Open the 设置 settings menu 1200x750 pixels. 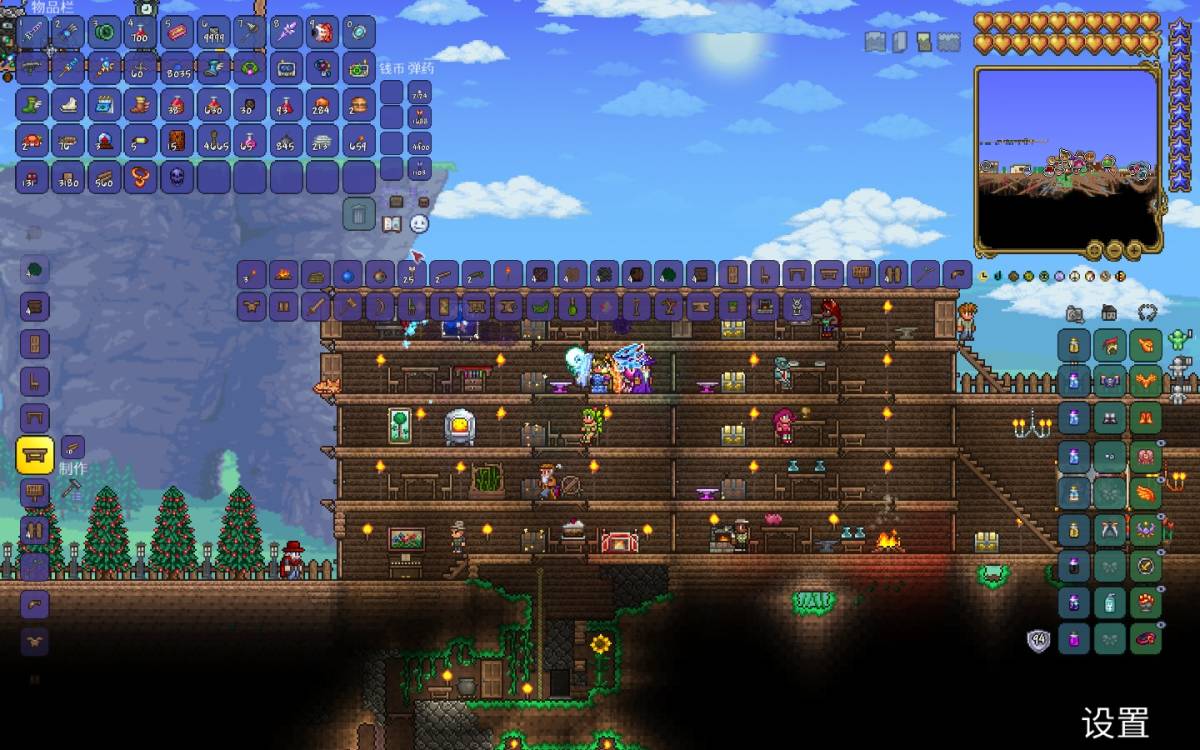[x=1114, y=722]
